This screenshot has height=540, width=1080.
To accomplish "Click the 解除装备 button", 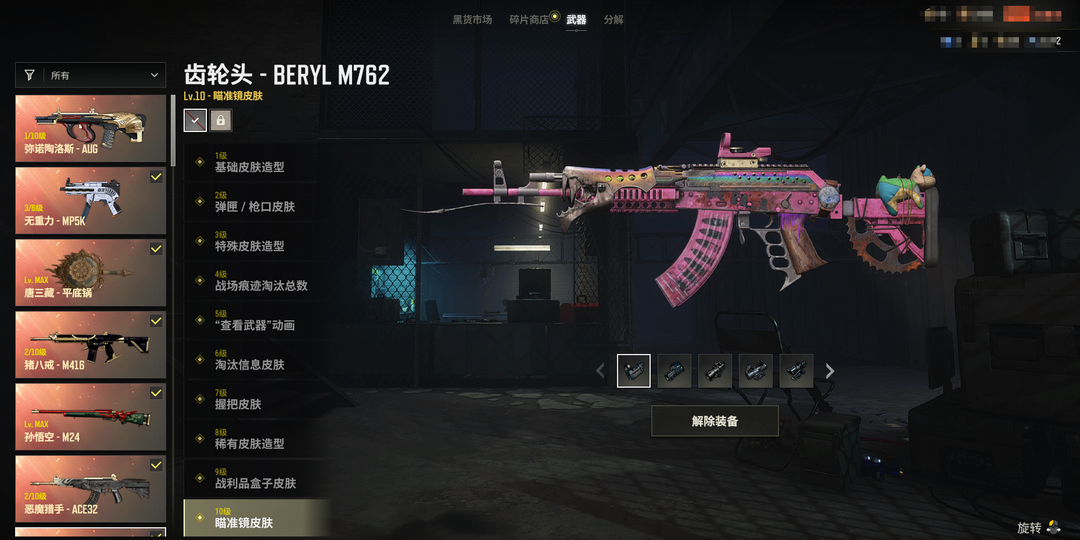I will [714, 421].
